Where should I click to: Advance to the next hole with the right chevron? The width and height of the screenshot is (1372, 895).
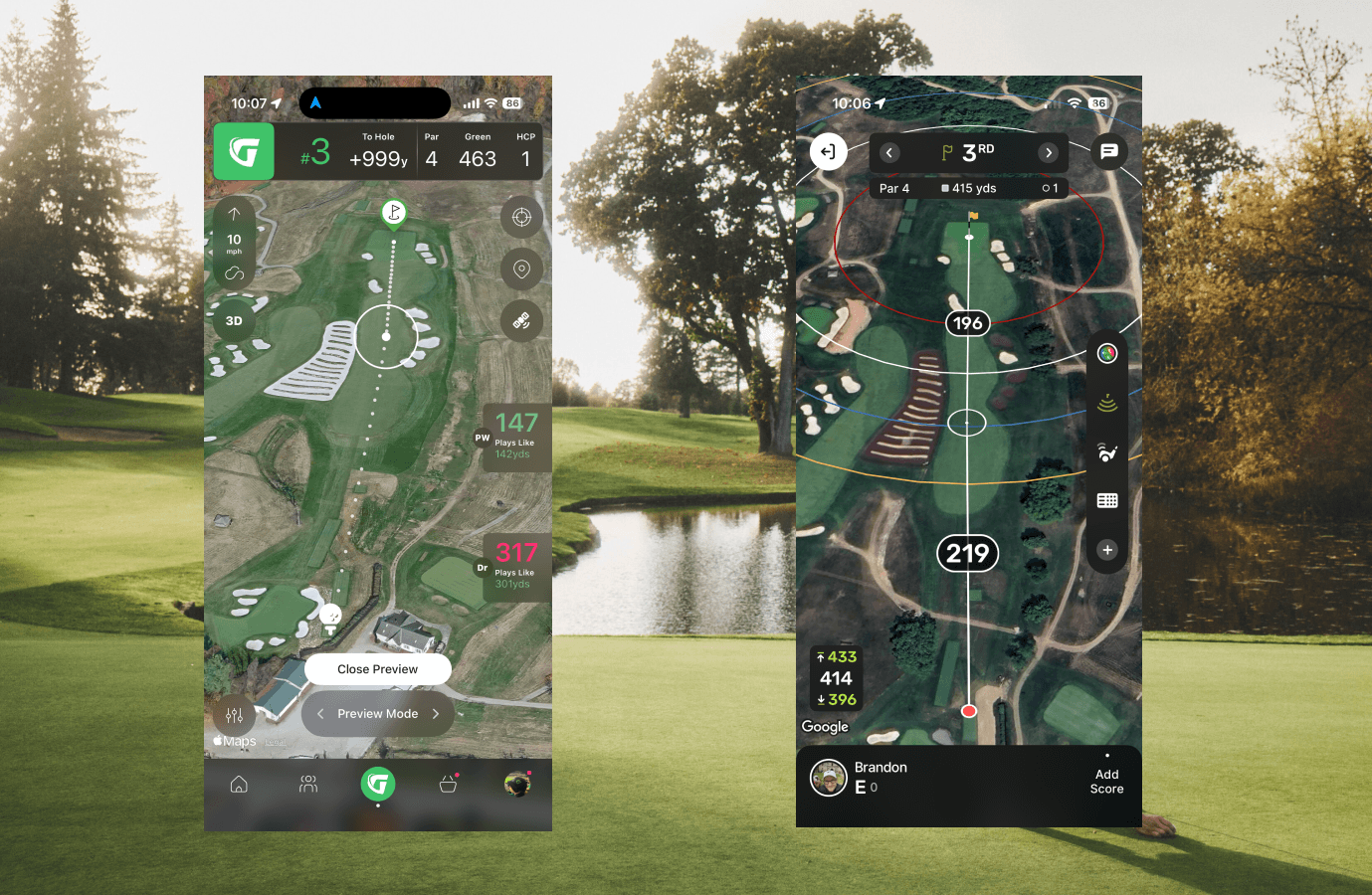[1047, 152]
